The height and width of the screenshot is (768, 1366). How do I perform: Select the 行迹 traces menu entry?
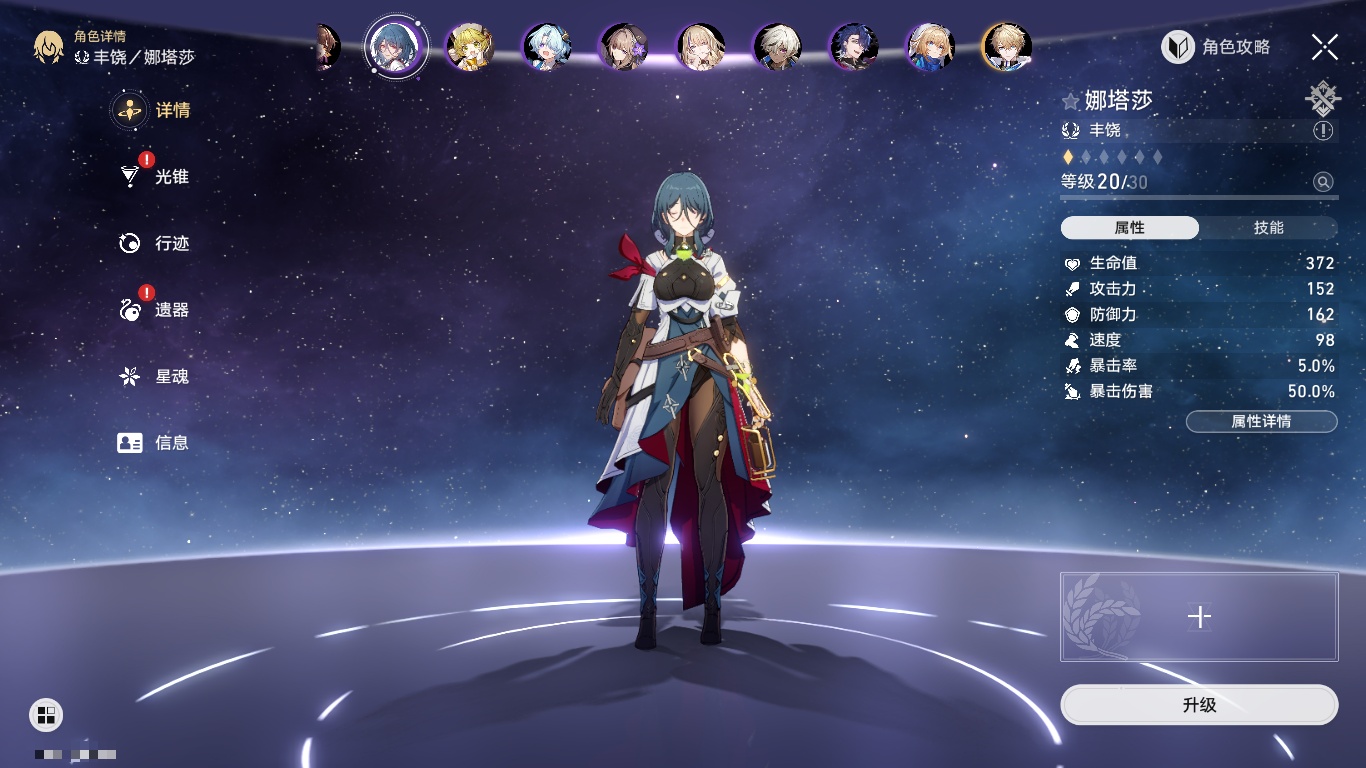154,243
